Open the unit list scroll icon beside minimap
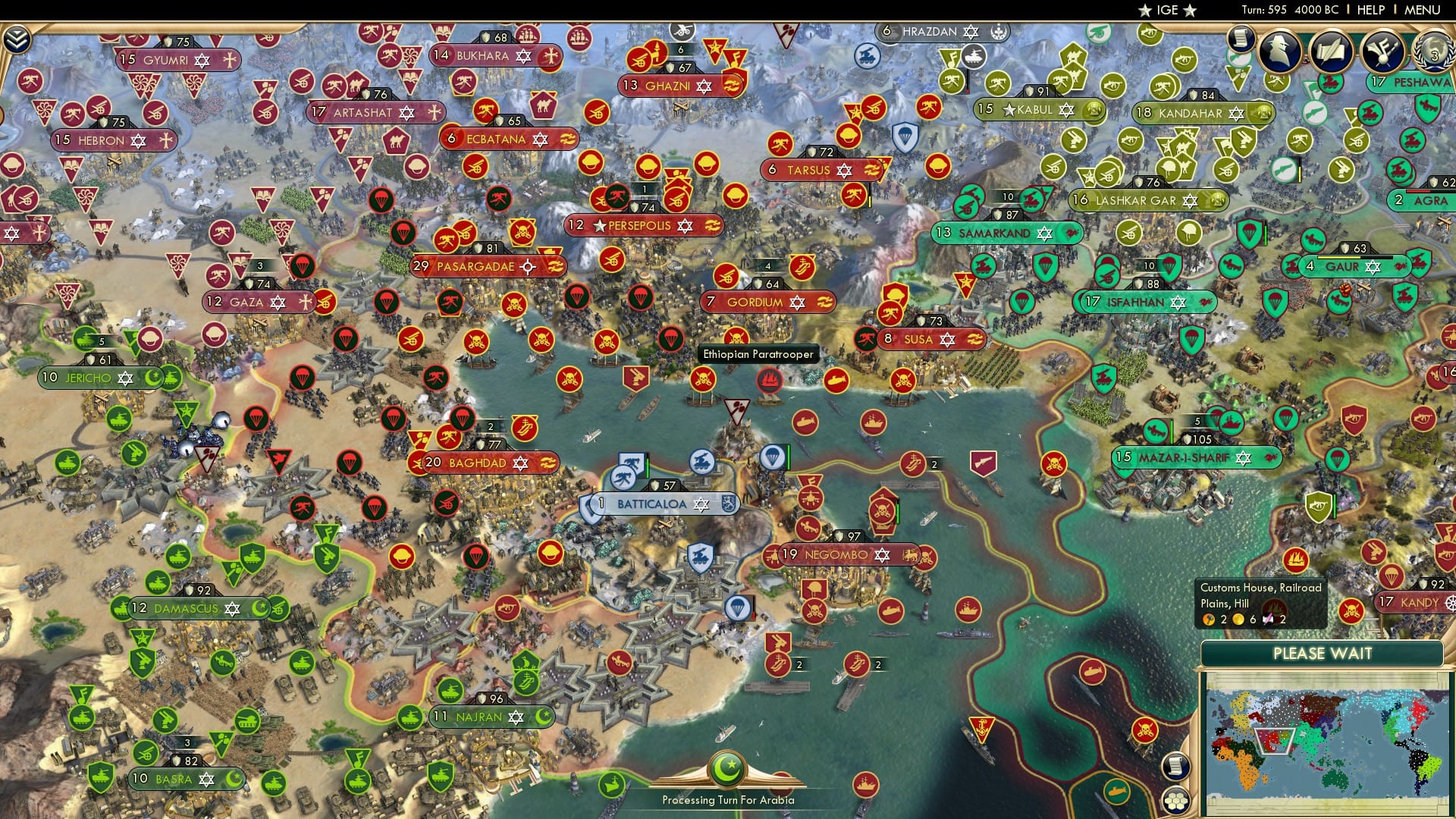Image resolution: width=1456 pixels, height=819 pixels. point(1175,765)
